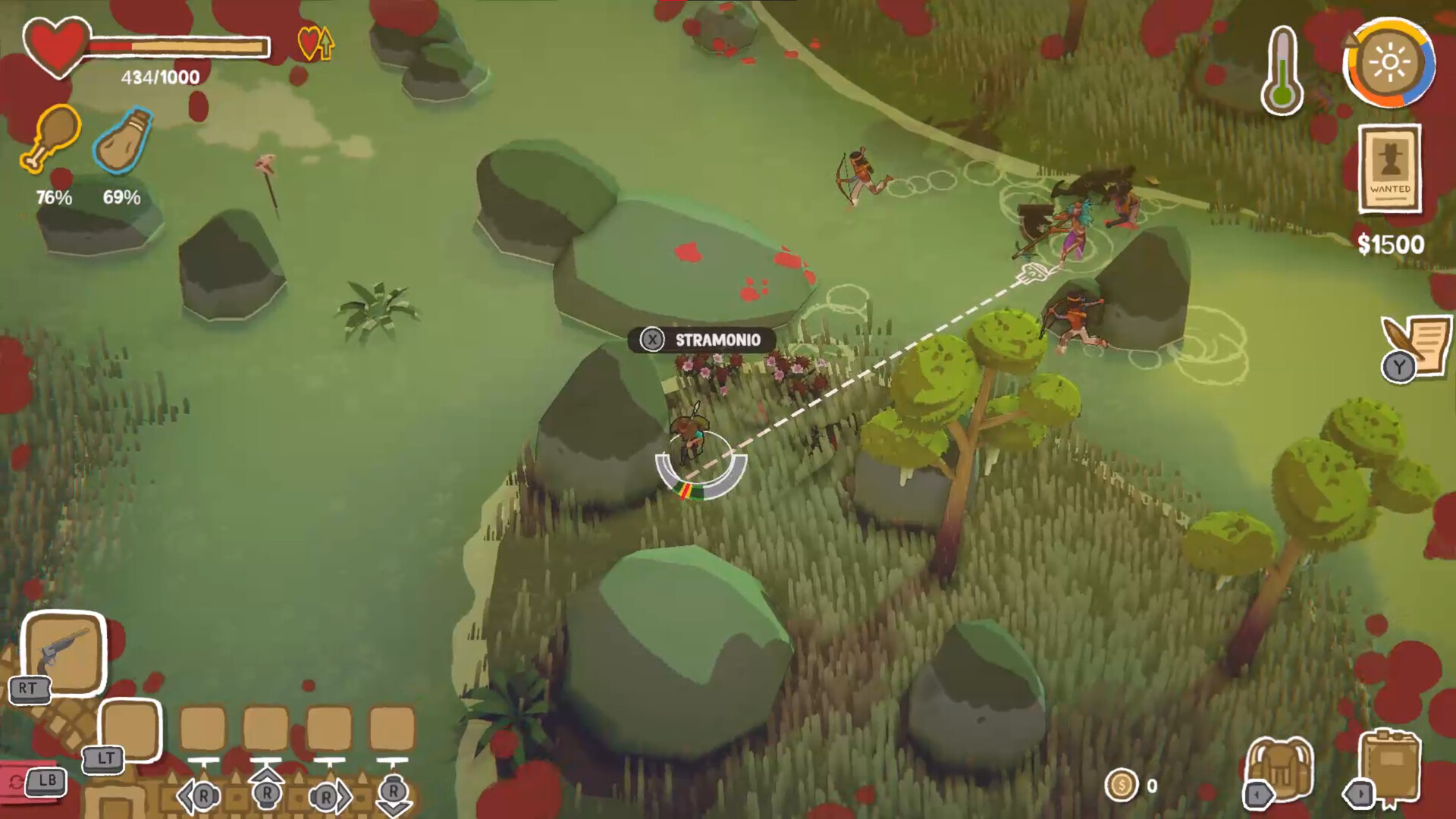Click the left R d-pad arrow
Screen dimensions: 1456x819
pyautogui.click(x=199, y=795)
